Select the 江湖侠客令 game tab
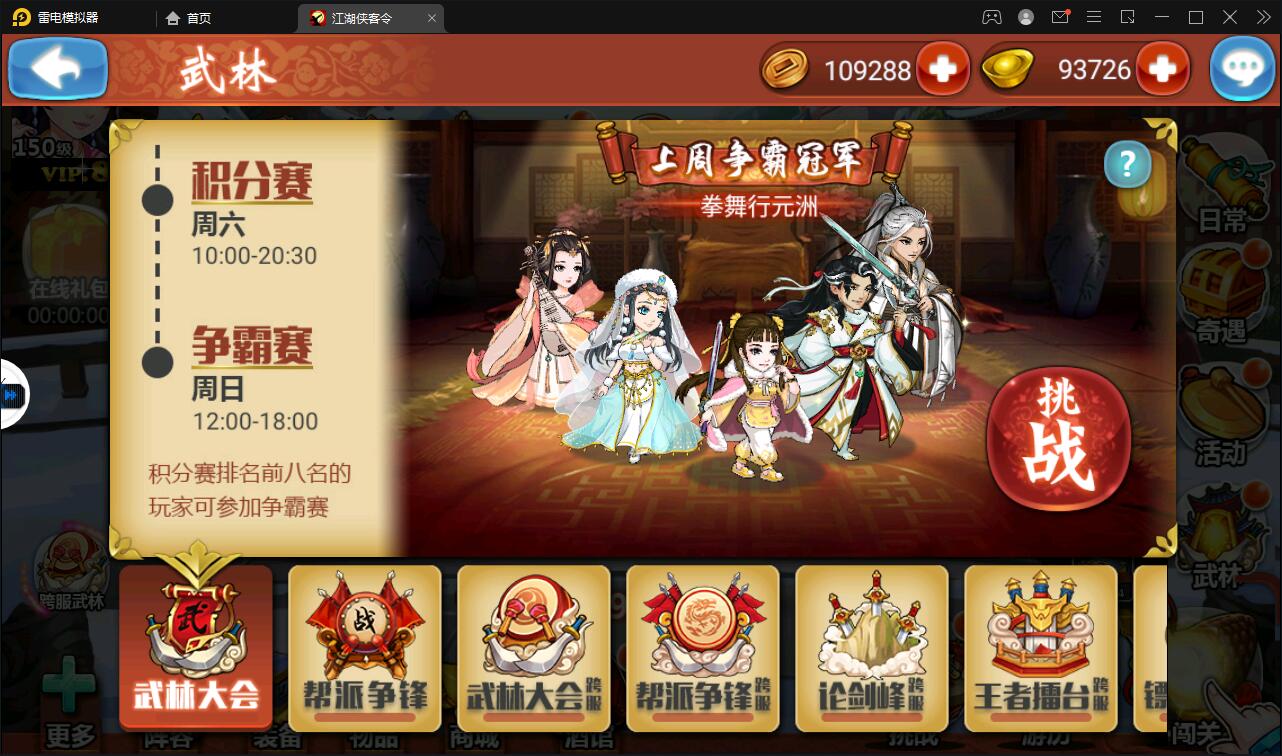Image resolution: width=1282 pixels, height=756 pixels. tap(360, 17)
